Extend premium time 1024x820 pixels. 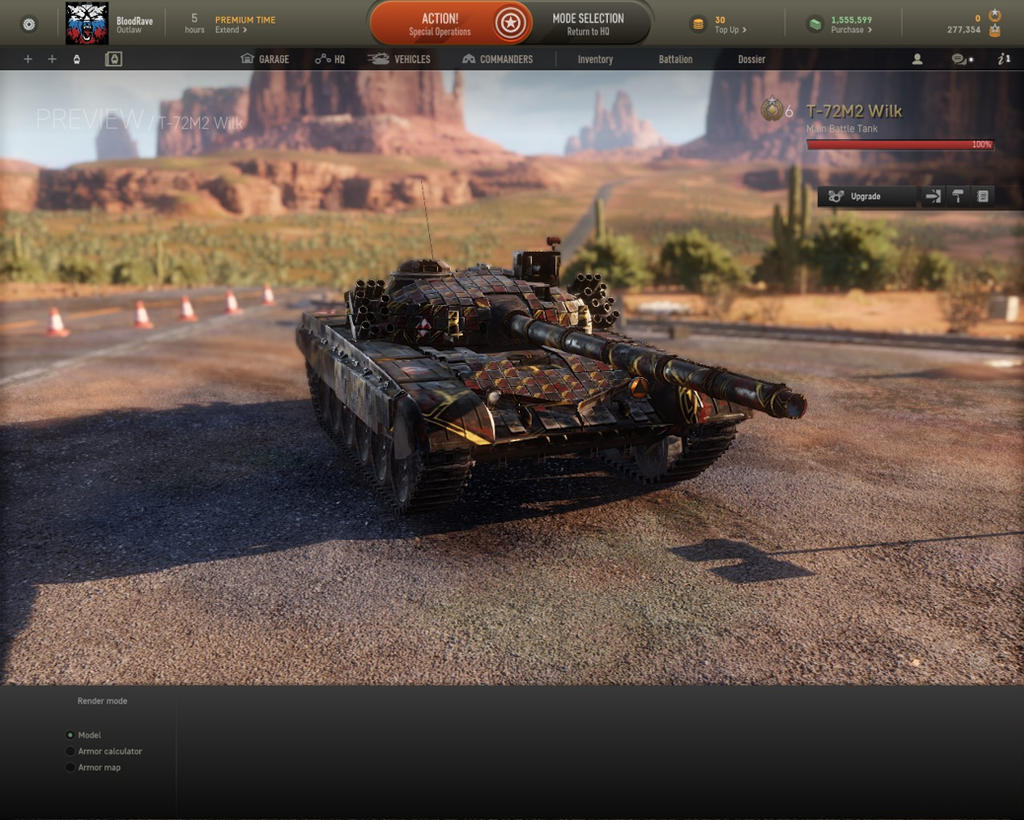pos(231,30)
